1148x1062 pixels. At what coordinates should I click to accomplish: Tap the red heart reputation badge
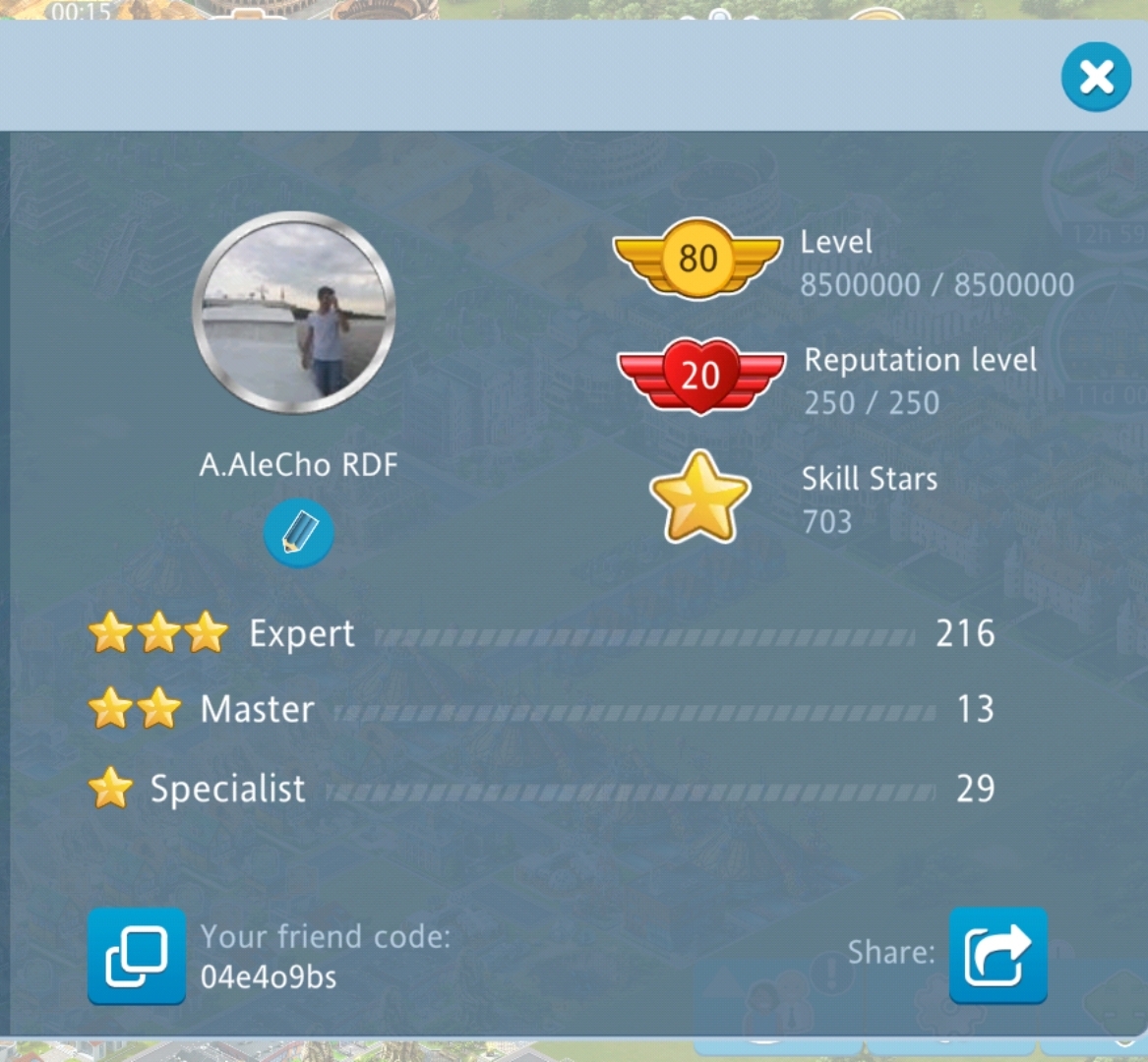click(x=700, y=375)
